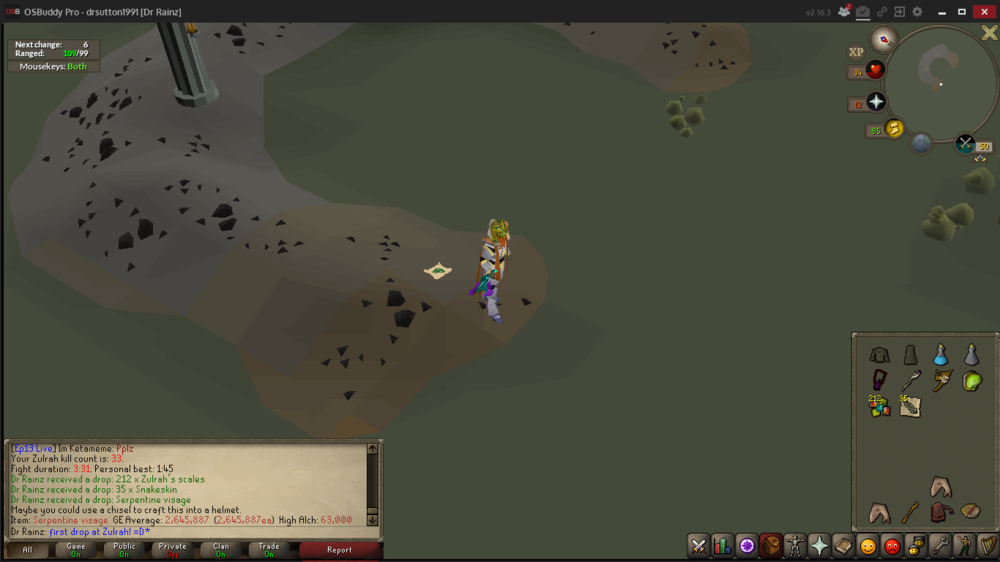Switch to the Skills tab
Screen dimensions: 1000x562
(722, 546)
